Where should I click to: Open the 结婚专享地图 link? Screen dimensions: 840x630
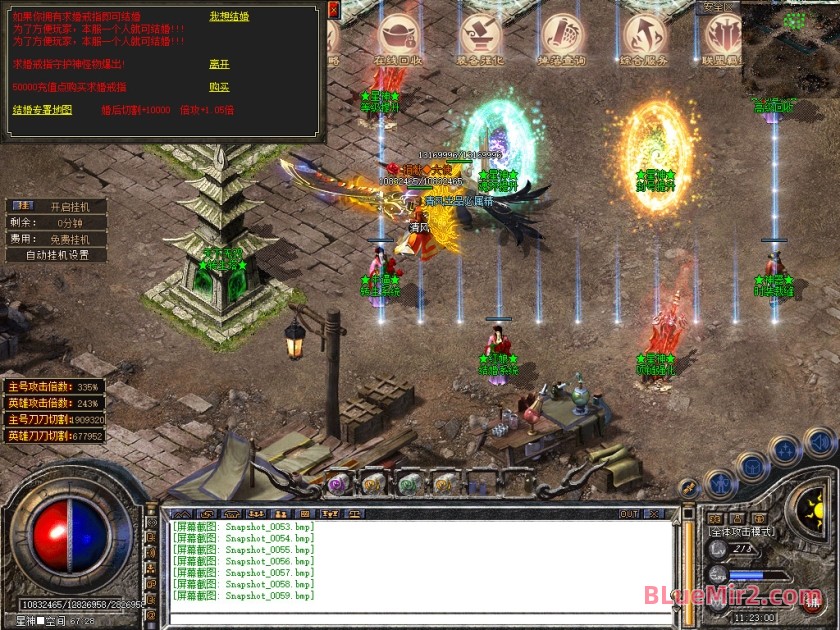[42, 110]
